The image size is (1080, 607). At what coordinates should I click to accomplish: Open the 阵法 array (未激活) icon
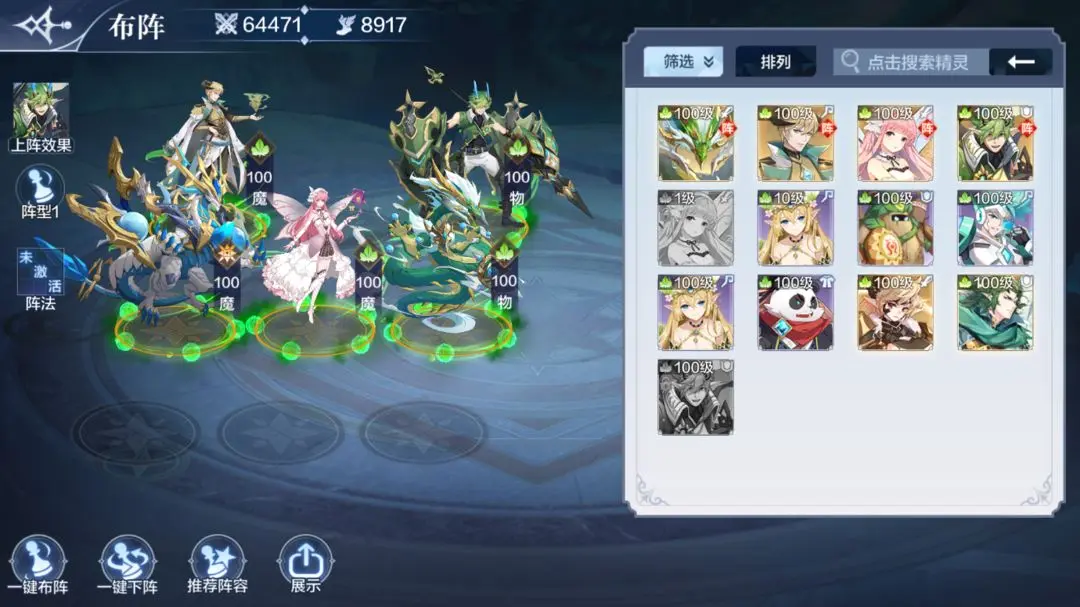(x=41, y=278)
